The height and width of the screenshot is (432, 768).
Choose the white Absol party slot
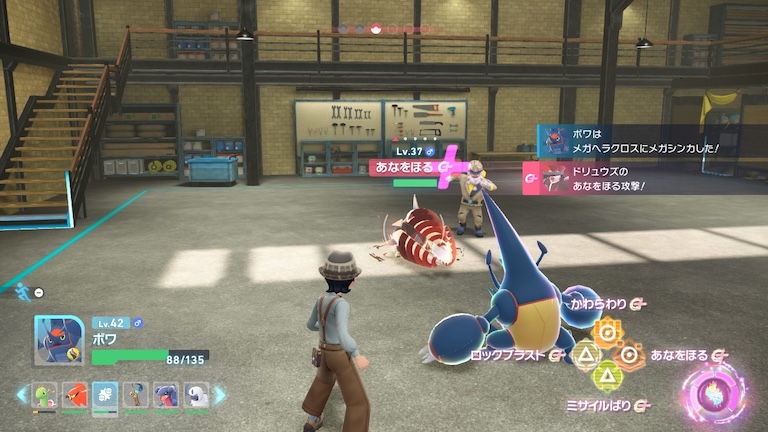coord(196,396)
